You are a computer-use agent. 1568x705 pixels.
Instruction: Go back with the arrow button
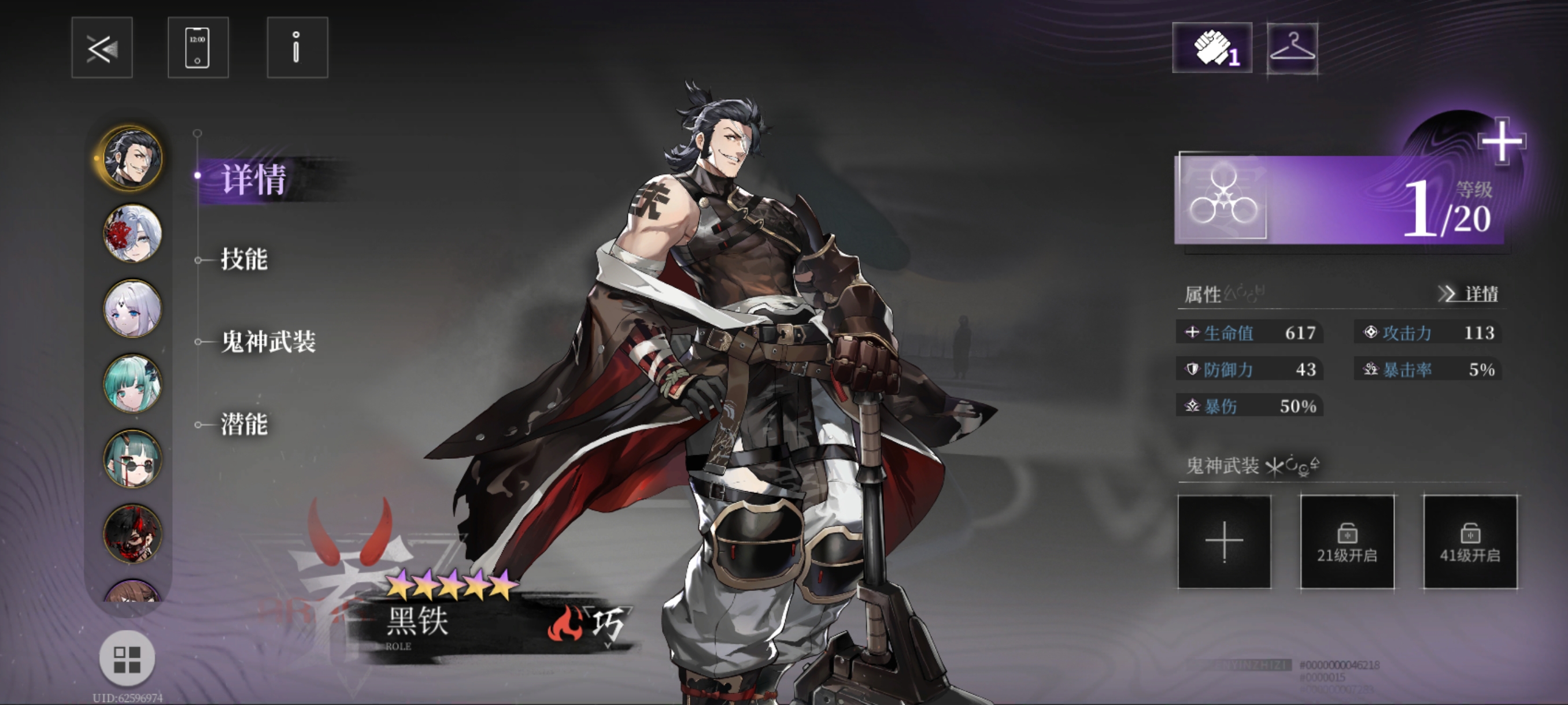point(102,47)
